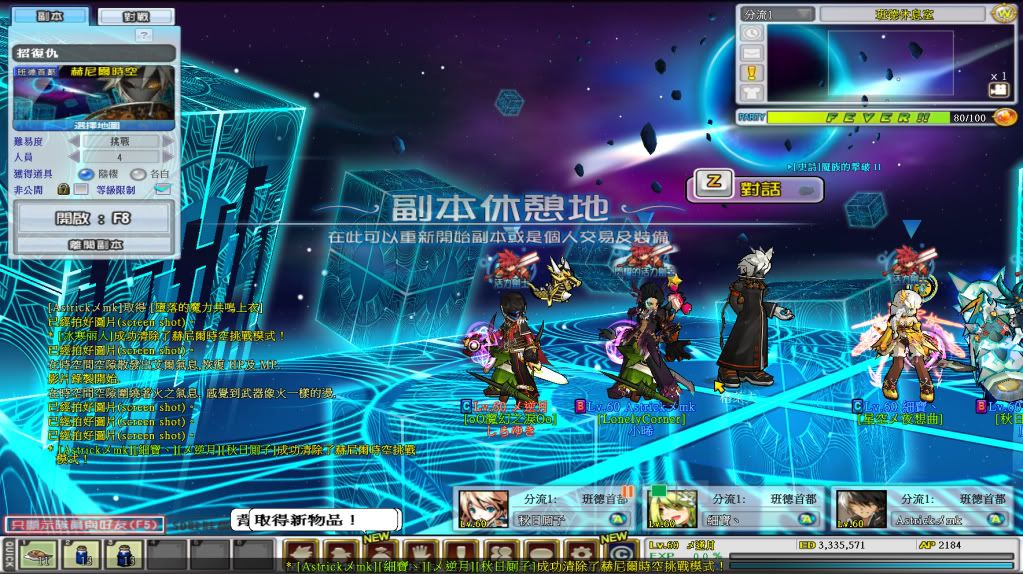The image size is (1023, 574).
Task: Select party member Astrick〆mk portrait
Action: 859,509
